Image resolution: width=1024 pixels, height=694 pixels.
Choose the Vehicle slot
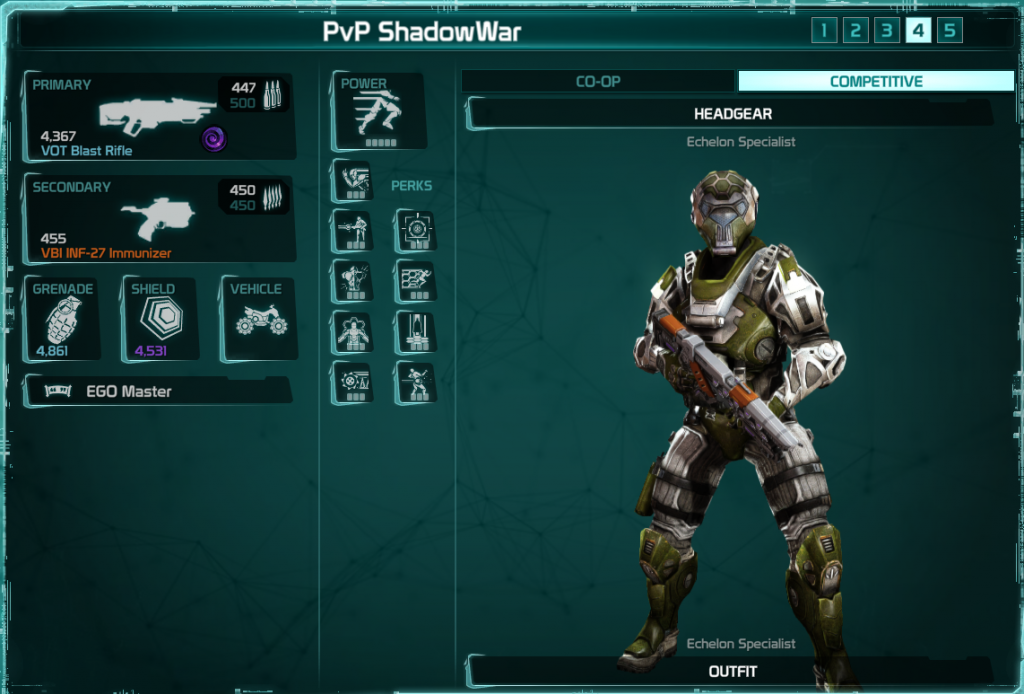click(258, 319)
